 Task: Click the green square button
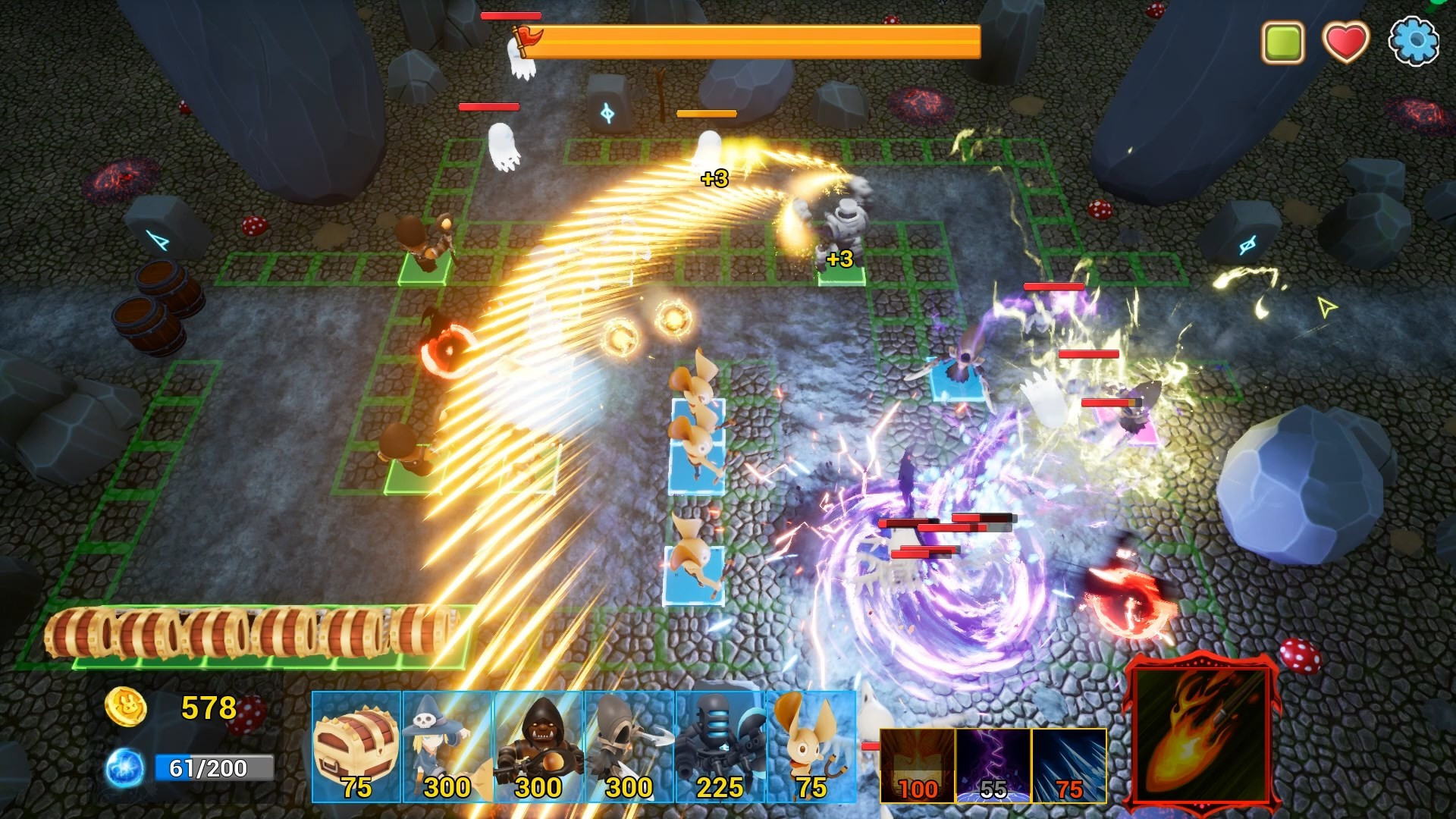1282,42
